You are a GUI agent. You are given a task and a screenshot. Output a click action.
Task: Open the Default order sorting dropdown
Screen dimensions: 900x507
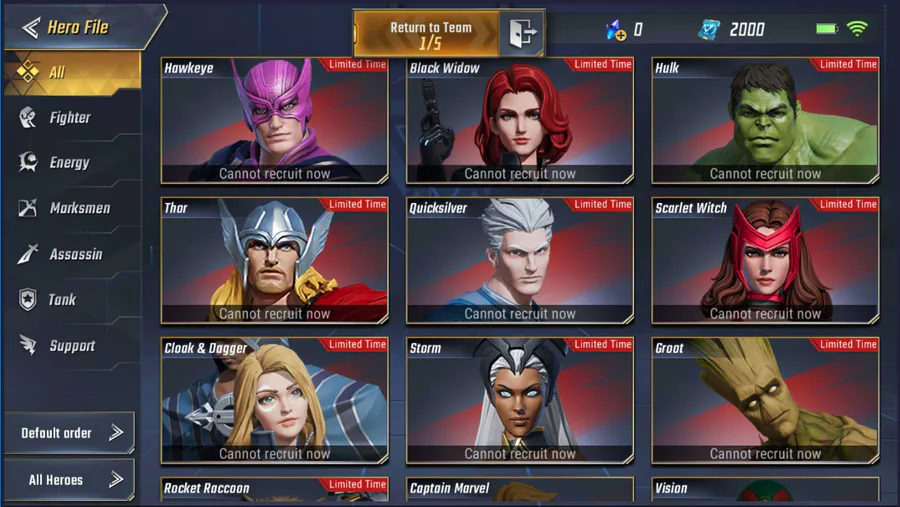point(70,433)
